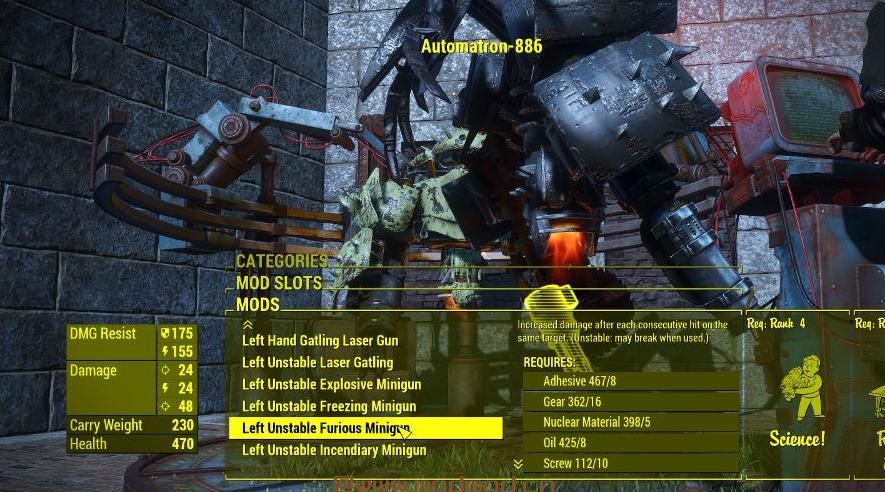The image size is (885, 492).
Task: Click the mod list scroll-up arrow
Action: [247, 324]
